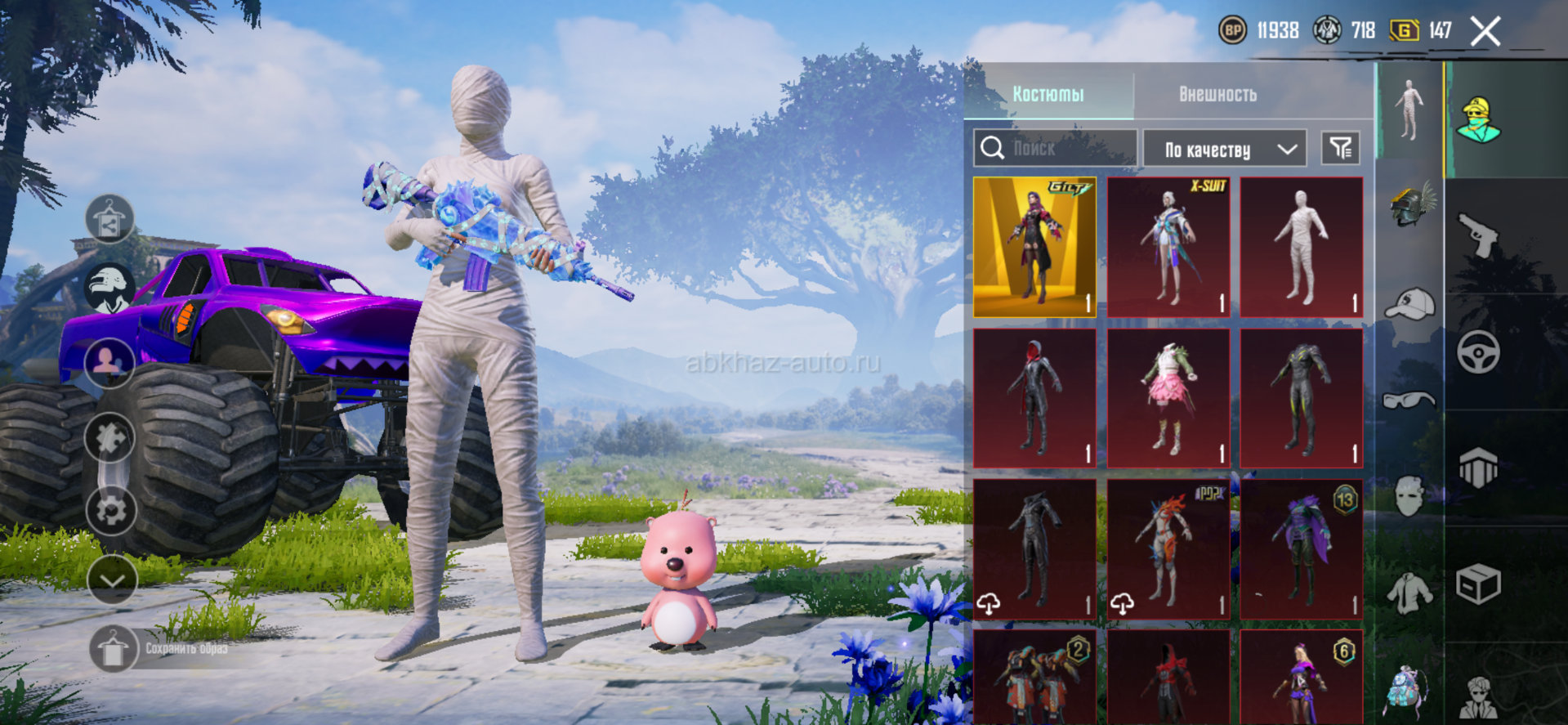Collapse the side menu with down arrow
1568x725 pixels.
[x=112, y=580]
